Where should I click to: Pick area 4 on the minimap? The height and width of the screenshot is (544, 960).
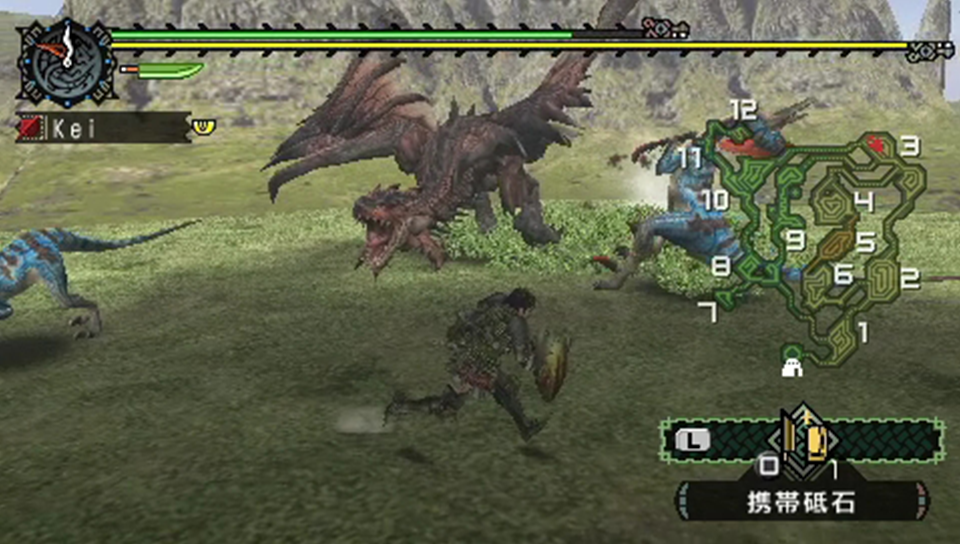[864, 202]
